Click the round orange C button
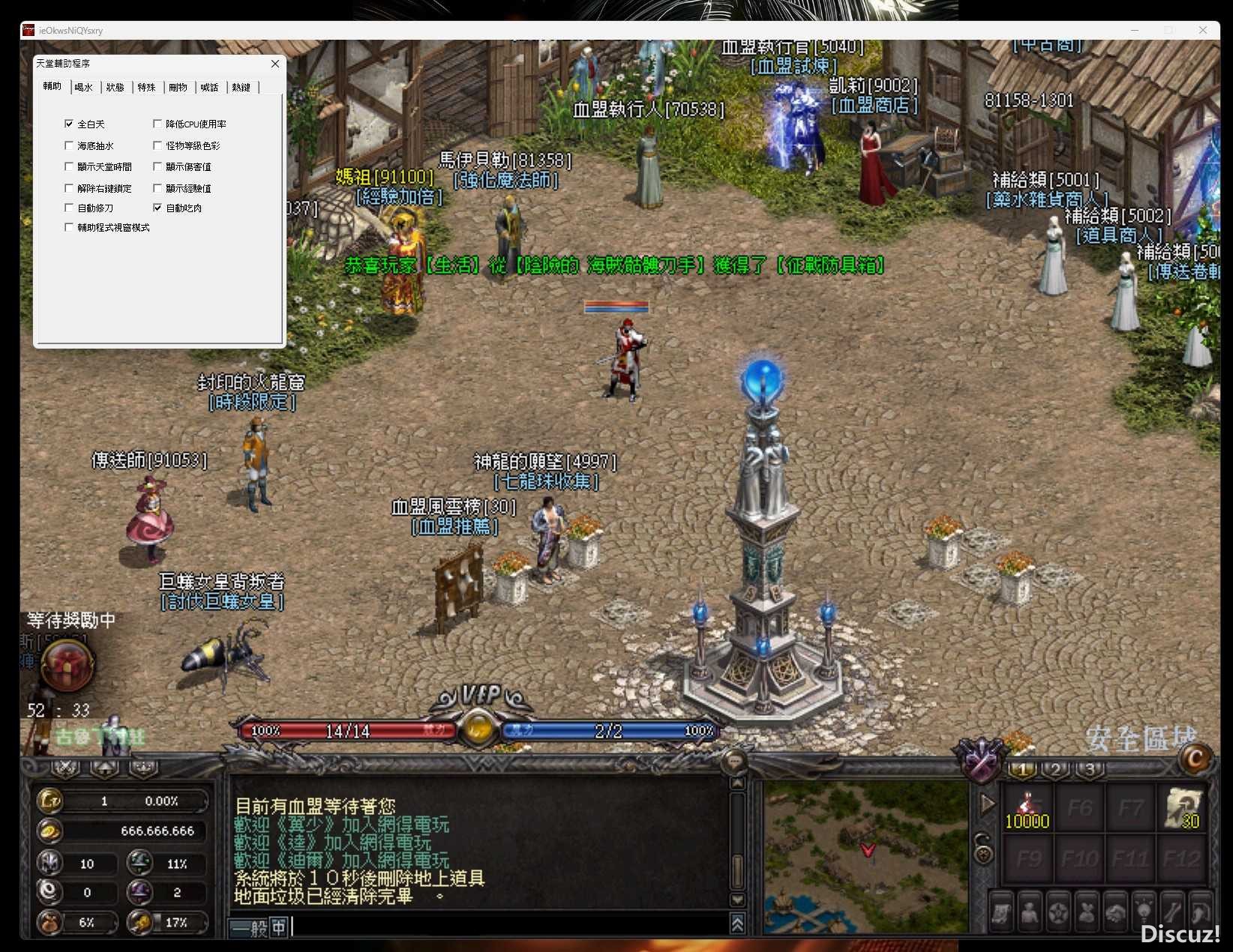This screenshot has height=952, width=1233. coord(1195,759)
